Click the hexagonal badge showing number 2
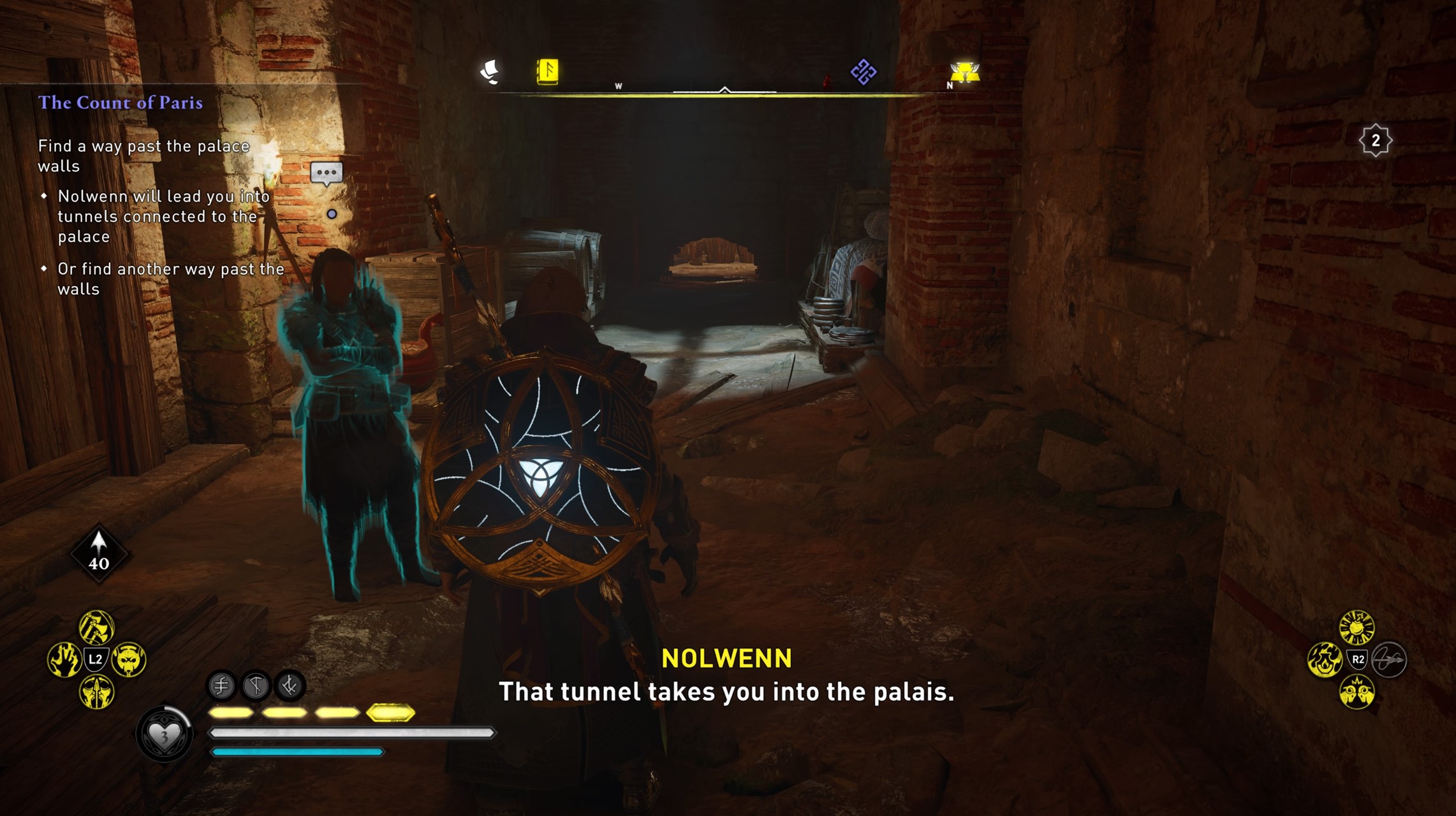This screenshot has width=1456, height=816. pyautogui.click(x=1376, y=140)
